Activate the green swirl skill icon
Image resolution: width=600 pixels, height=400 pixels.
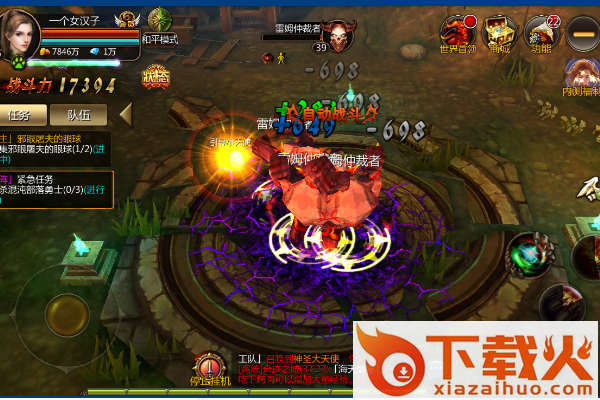coord(524,253)
